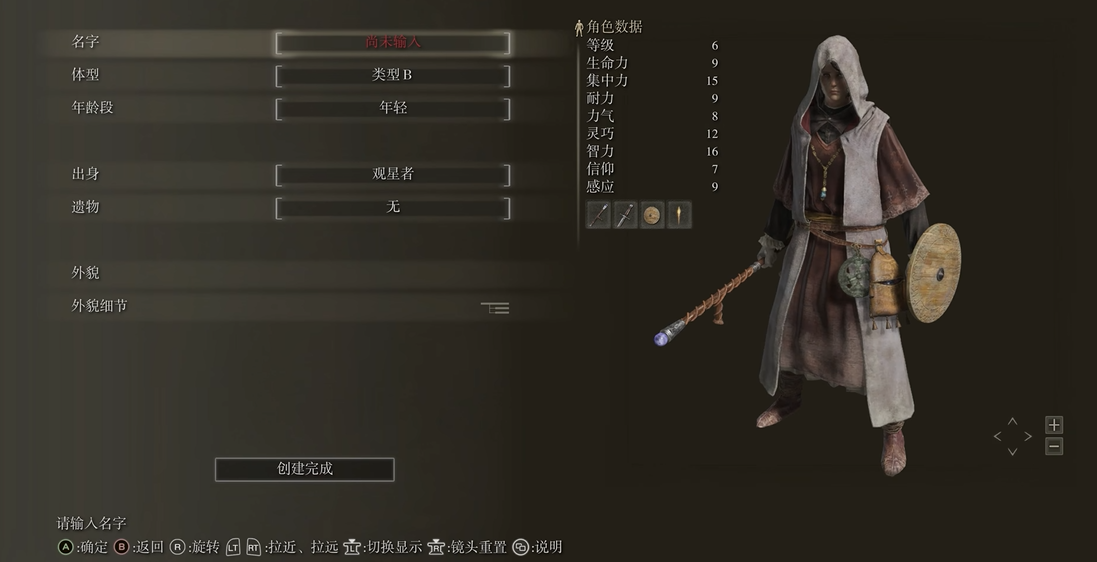Rotate the camera with the down arrow

click(1012, 452)
